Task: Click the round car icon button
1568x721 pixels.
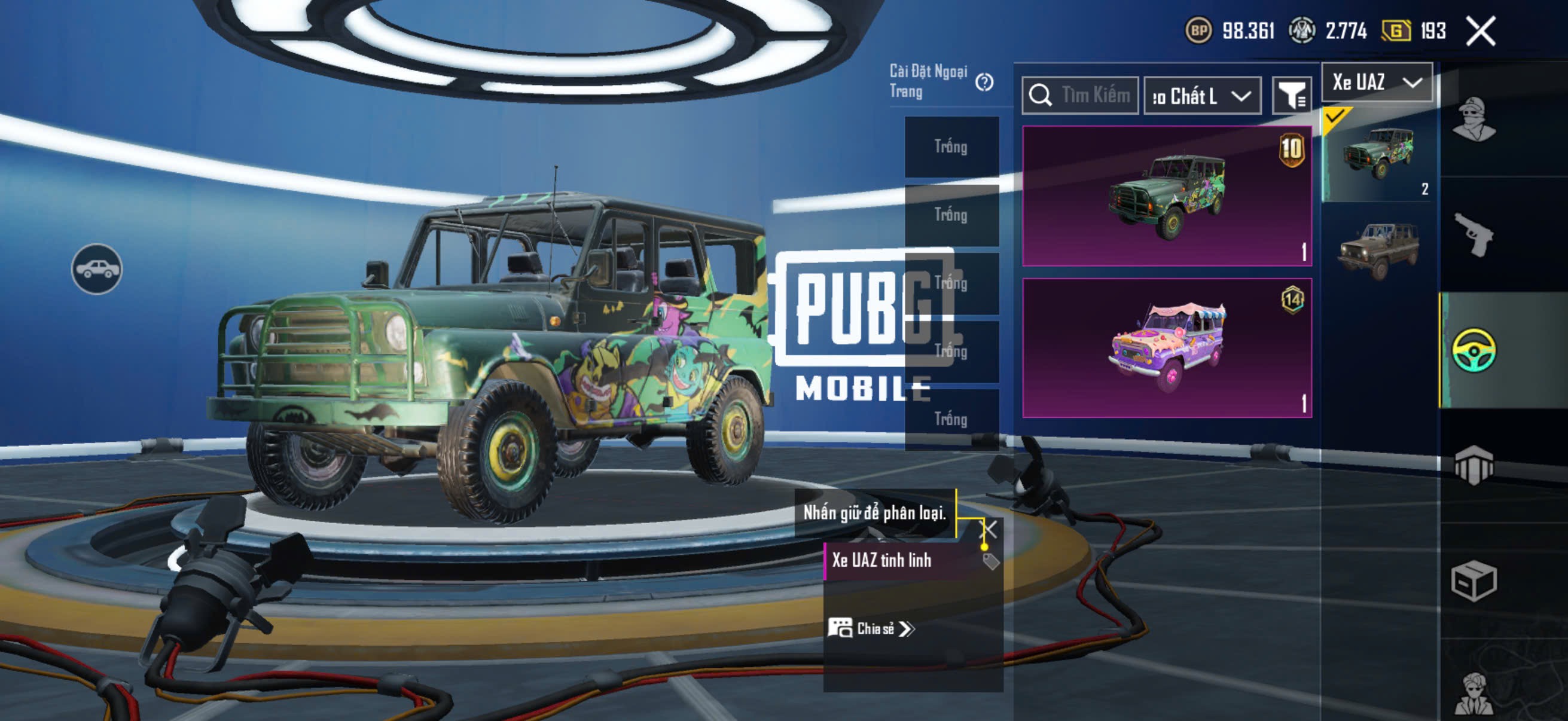Action: coord(97,269)
